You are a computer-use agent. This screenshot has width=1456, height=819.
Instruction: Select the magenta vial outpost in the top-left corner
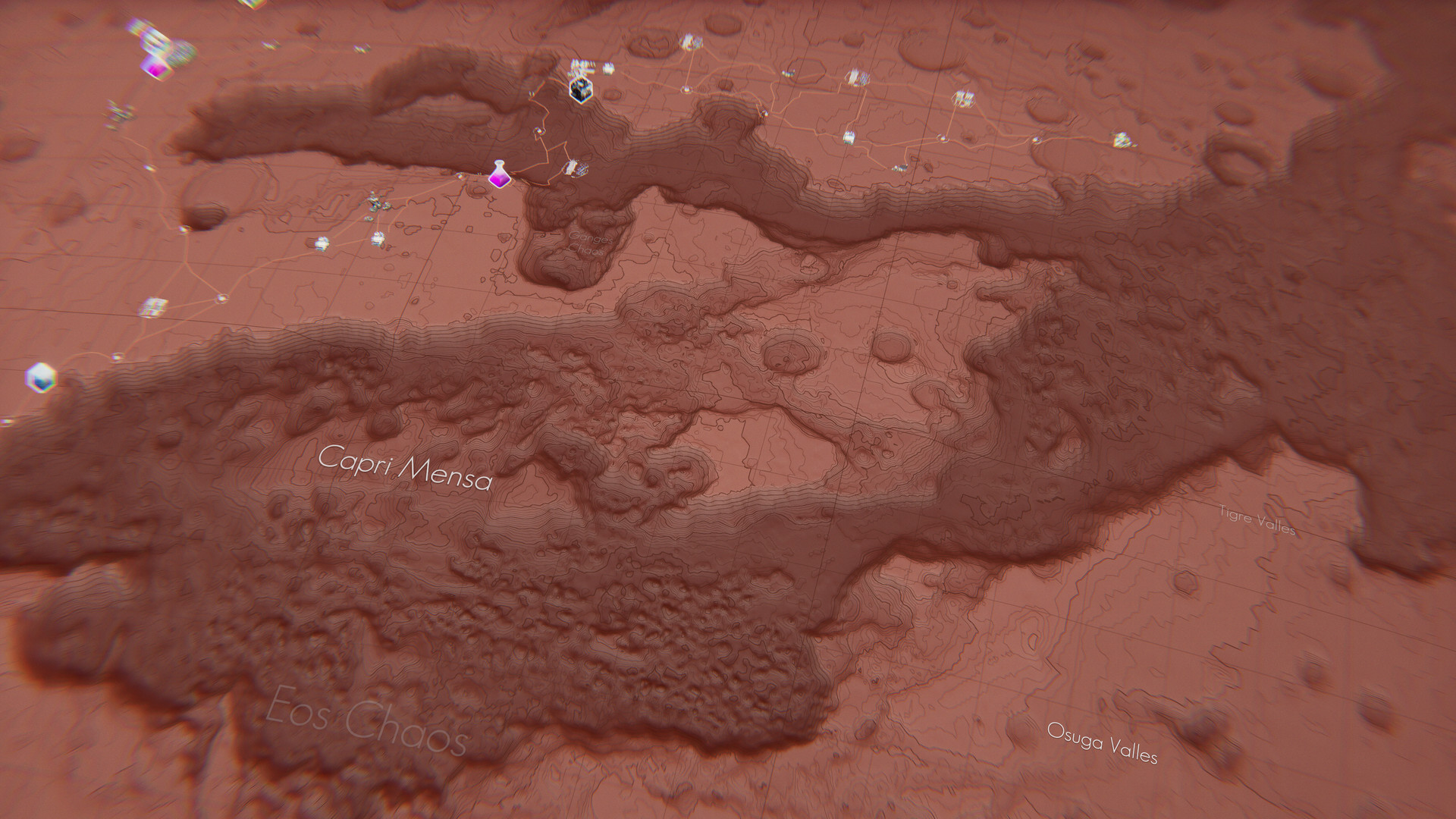157,67
